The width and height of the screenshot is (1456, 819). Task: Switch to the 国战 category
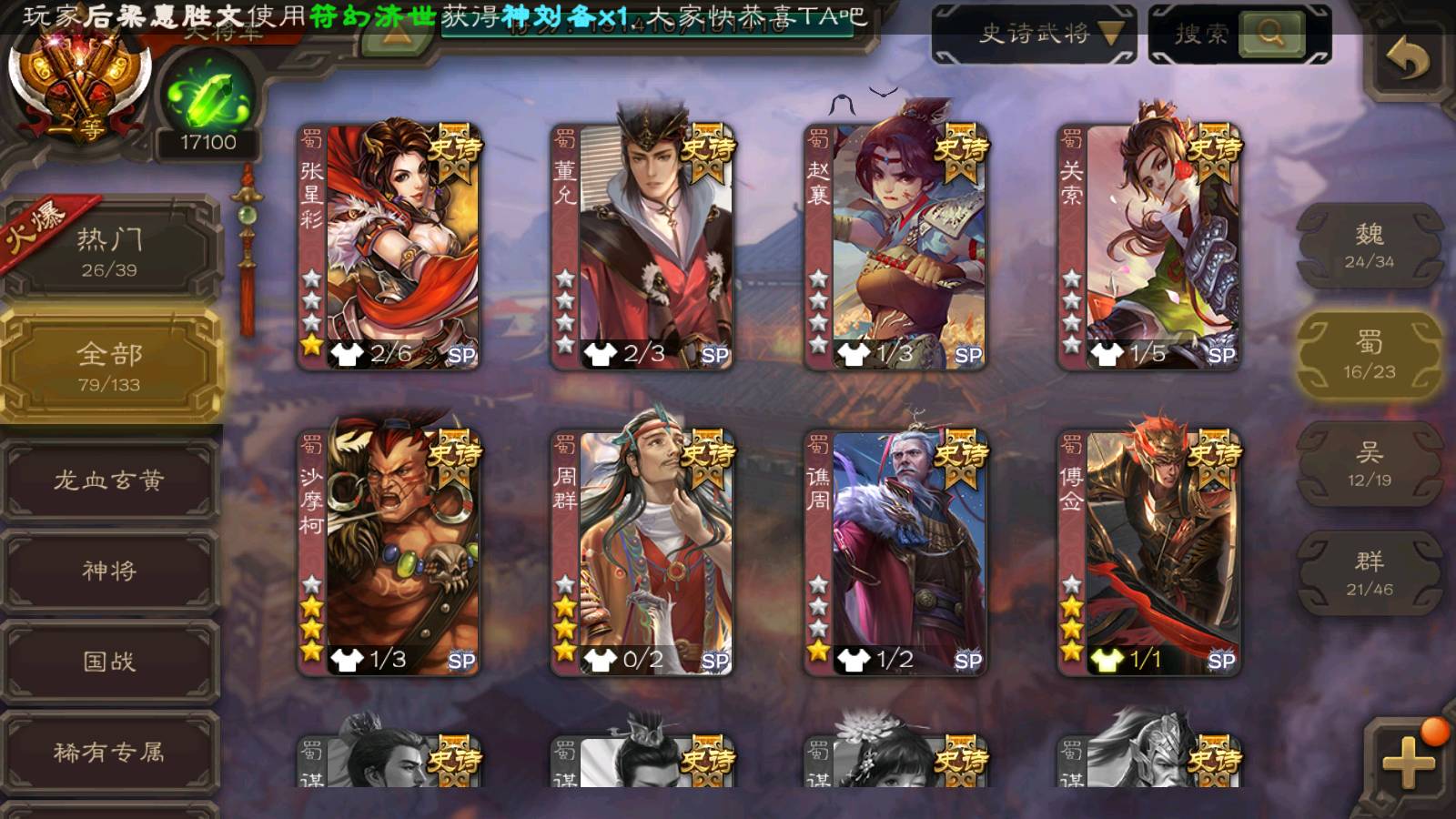click(x=109, y=662)
